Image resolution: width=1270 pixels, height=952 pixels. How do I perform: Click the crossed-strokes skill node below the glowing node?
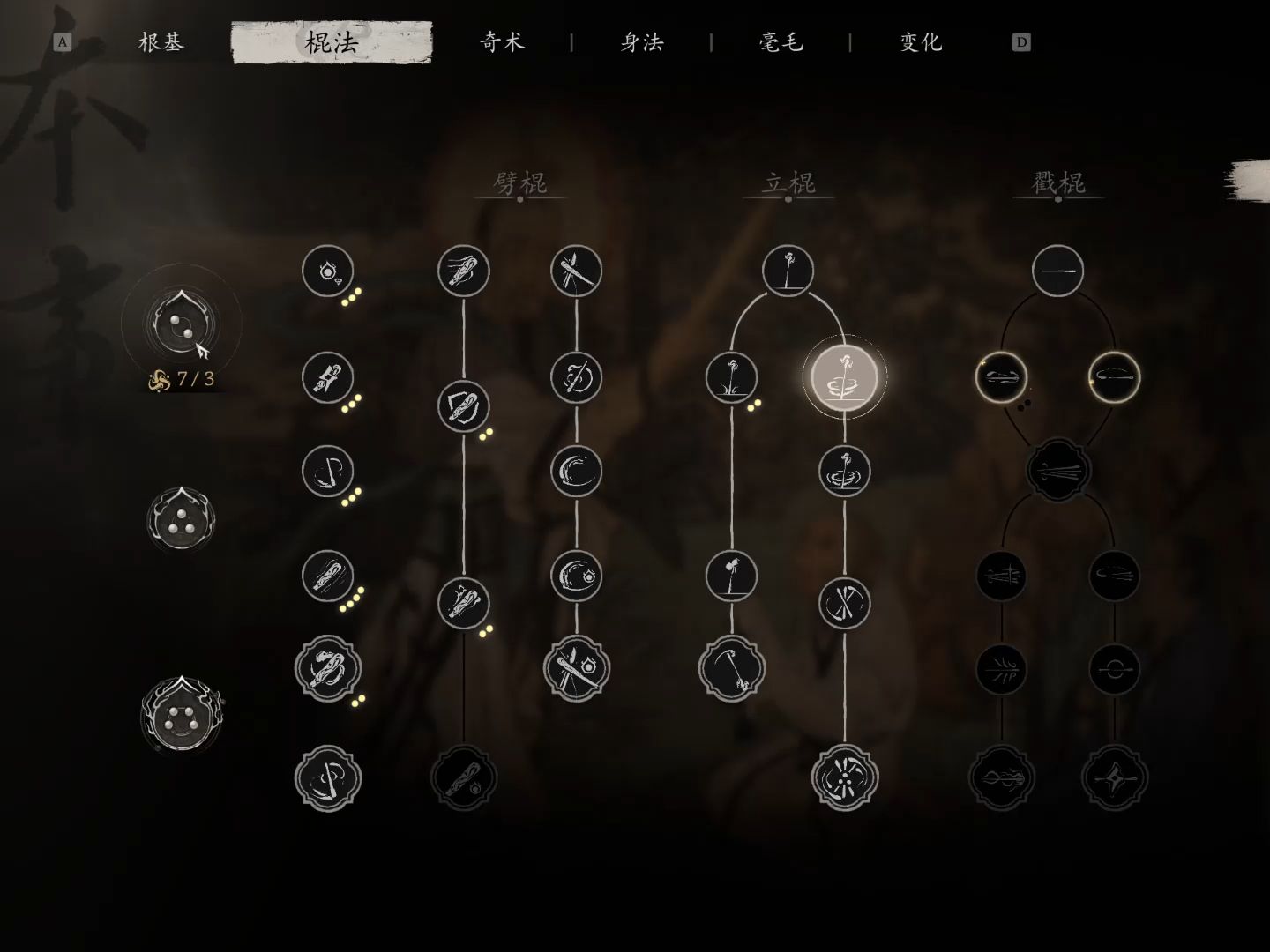pyautogui.click(x=844, y=605)
